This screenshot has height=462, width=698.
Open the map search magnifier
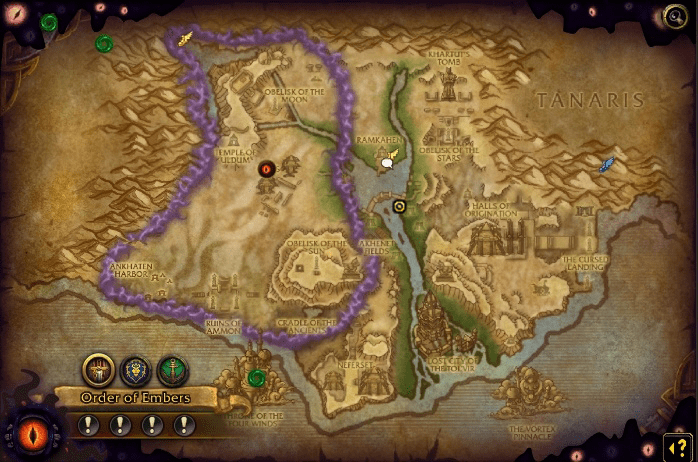click(x=675, y=17)
